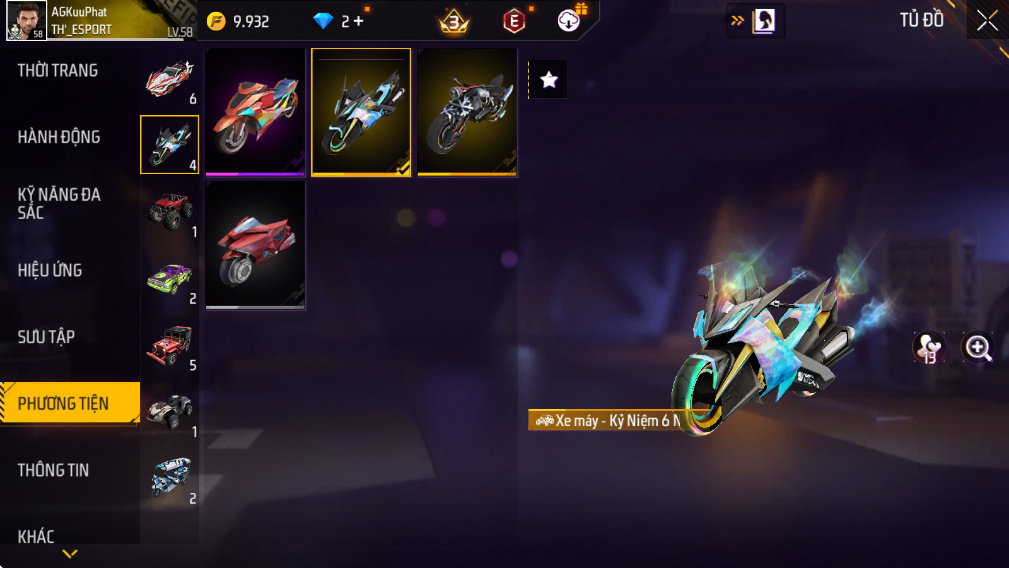Open the HIỆU ỨNG section
This screenshot has width=1009, height=568.
click(50, 270)
